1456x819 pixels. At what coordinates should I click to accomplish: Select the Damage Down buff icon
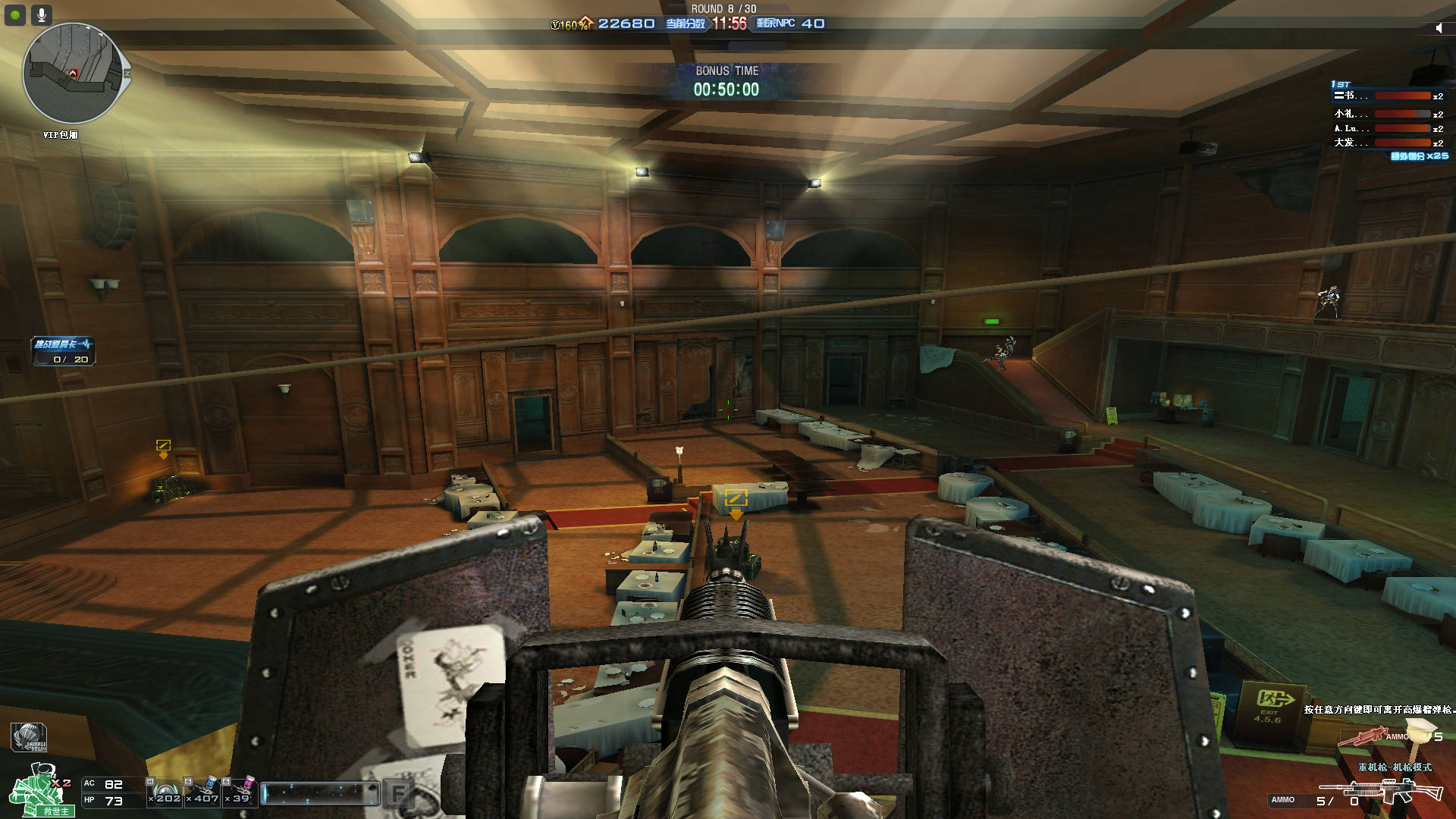29,737
